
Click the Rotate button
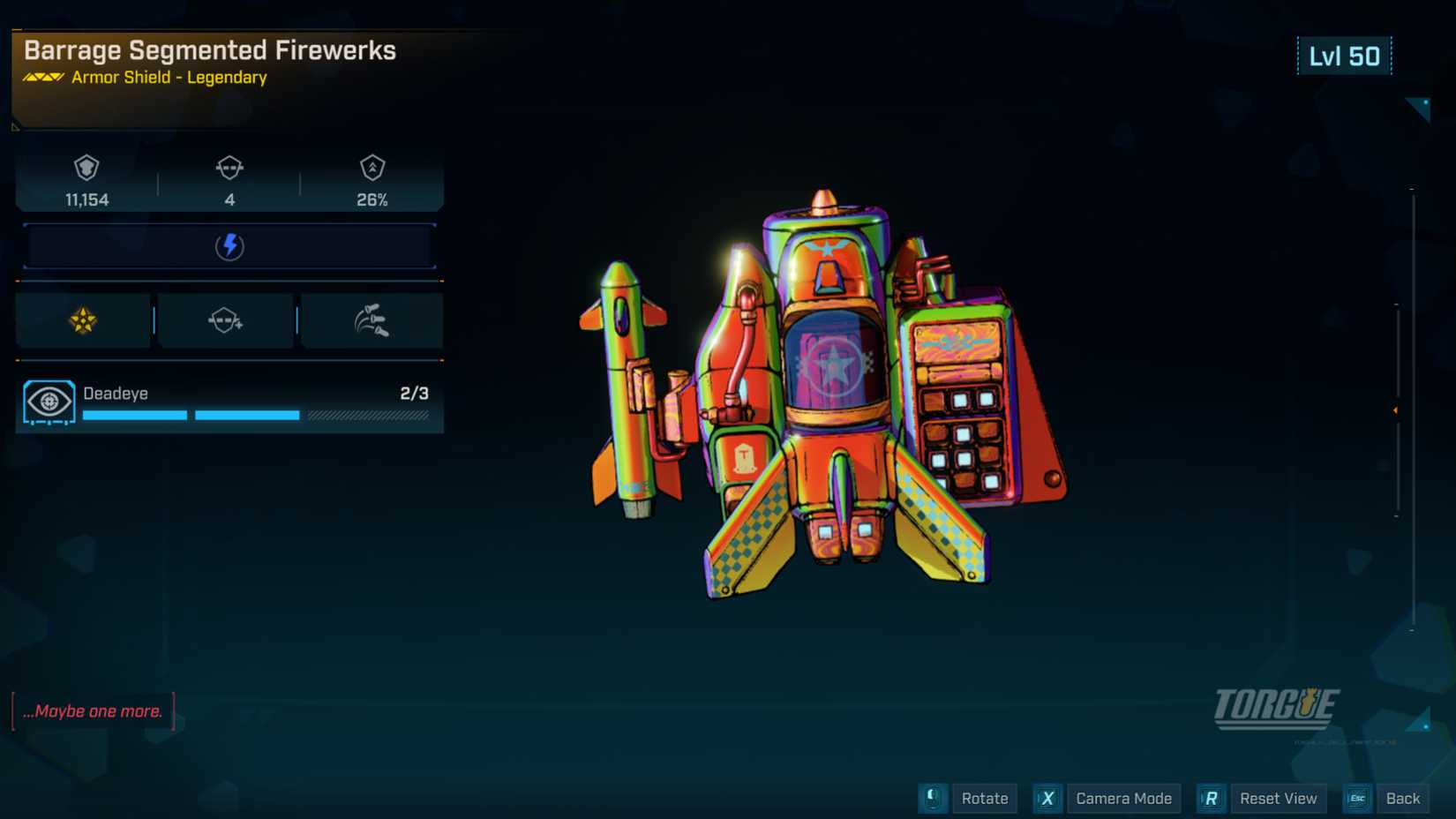pyautogui.click(x=984, y=799)
